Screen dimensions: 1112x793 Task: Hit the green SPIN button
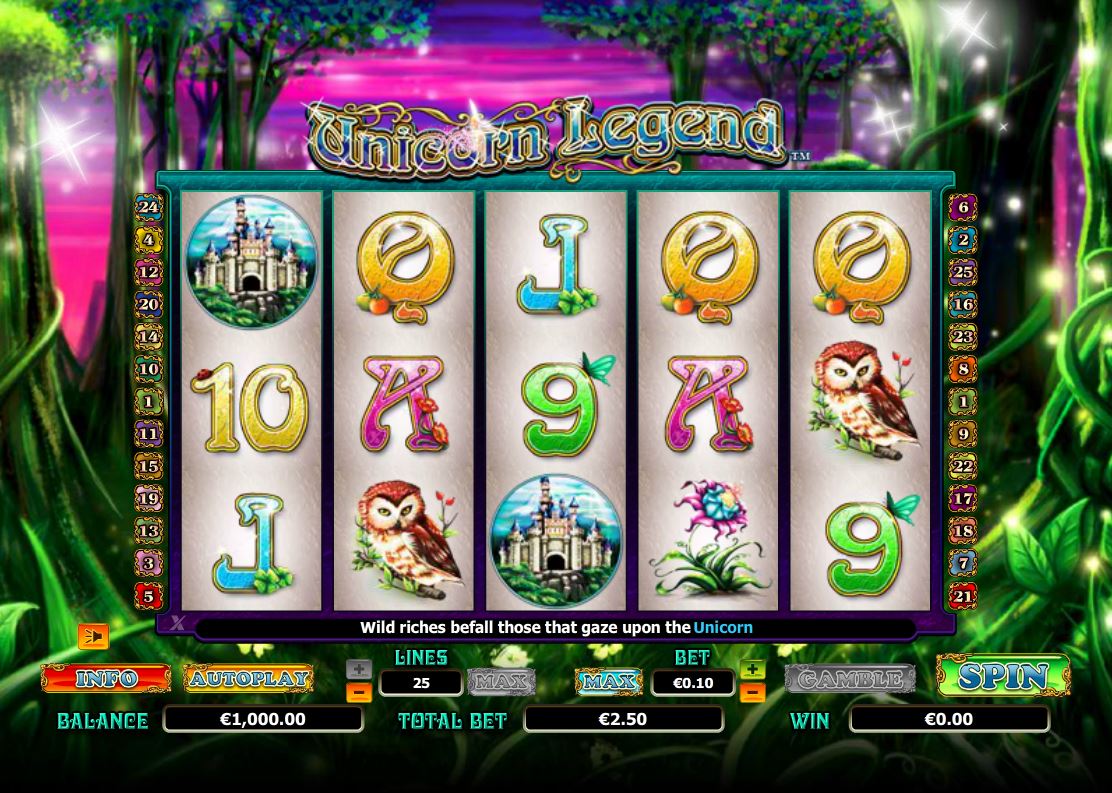[1002, 676]
